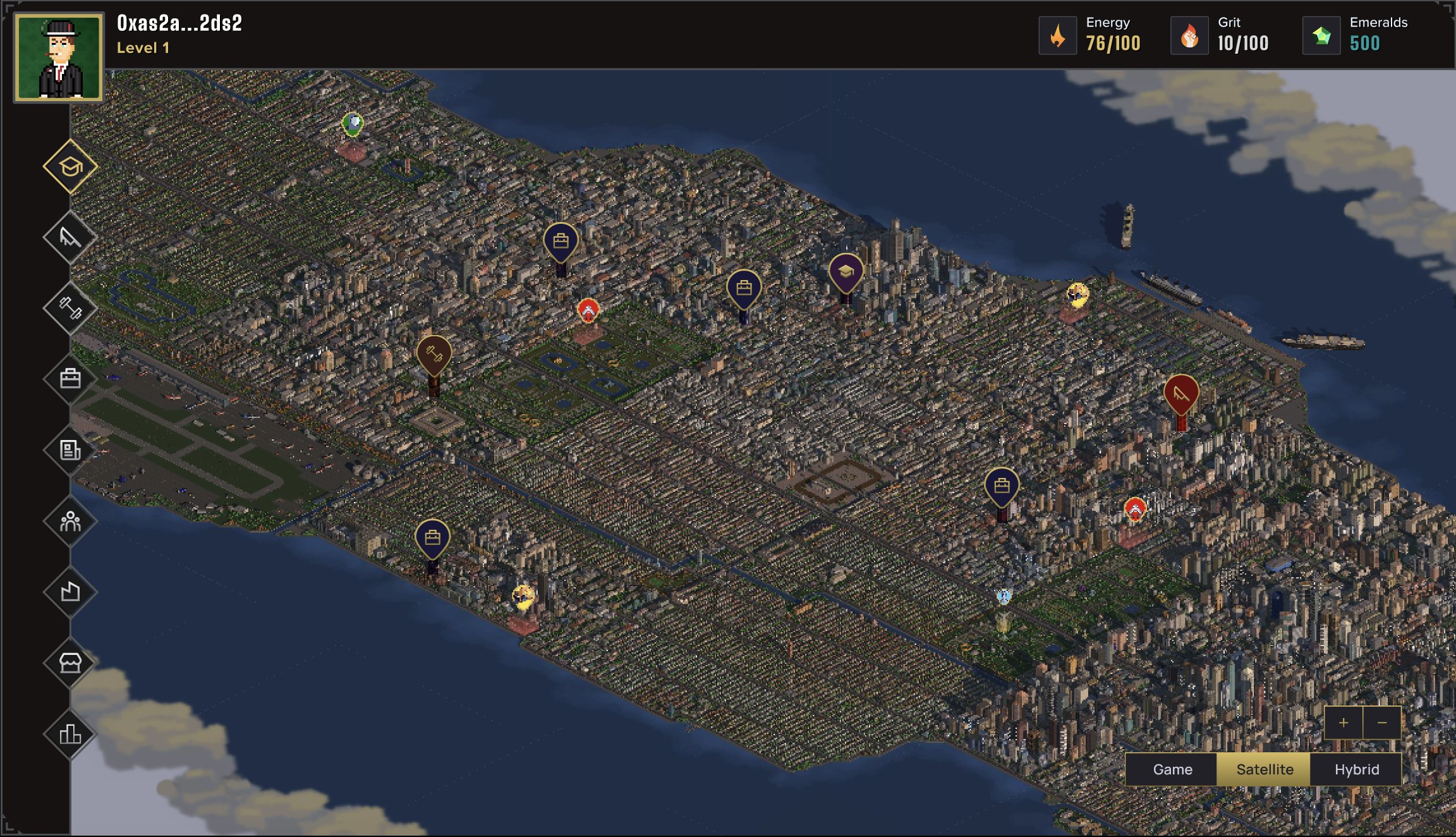The width and height of the screenshot is (1456, 837).
Task: Open the briefcase sidebar menu
Action: (x=70, y=379)
